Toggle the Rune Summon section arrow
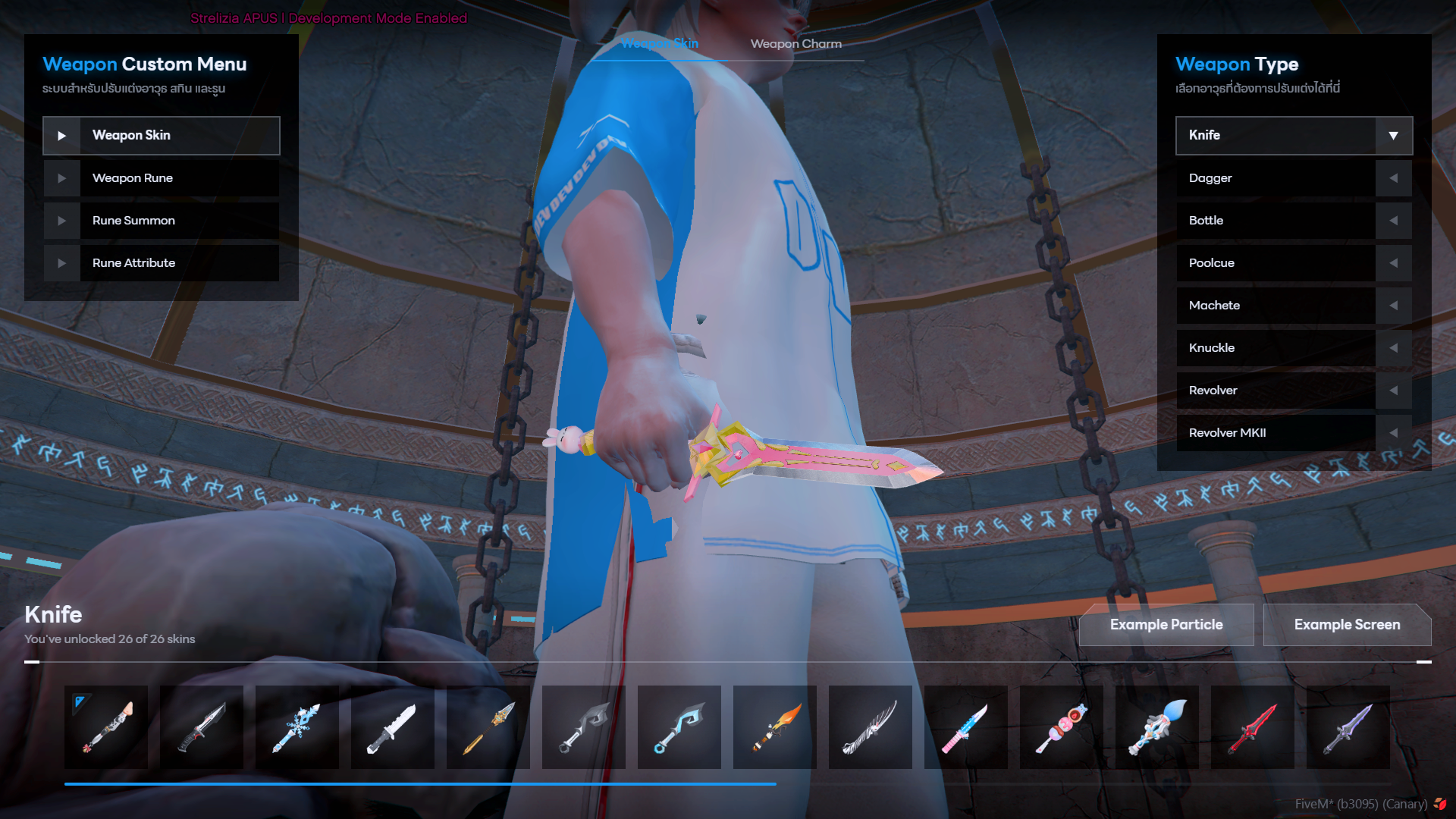 tap(61, 220)
